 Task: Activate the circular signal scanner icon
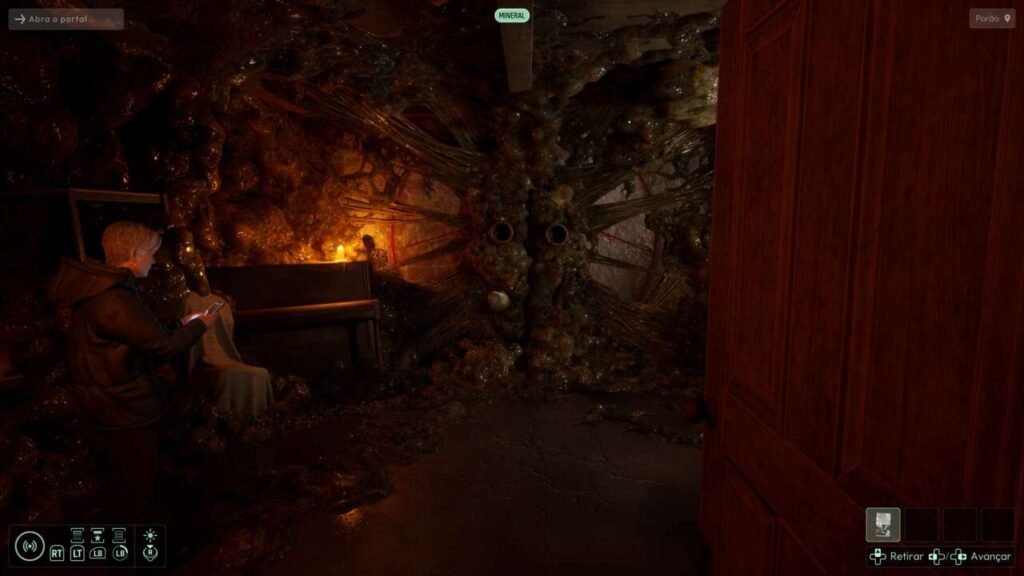pyautogui.click(x=29, y=546)
